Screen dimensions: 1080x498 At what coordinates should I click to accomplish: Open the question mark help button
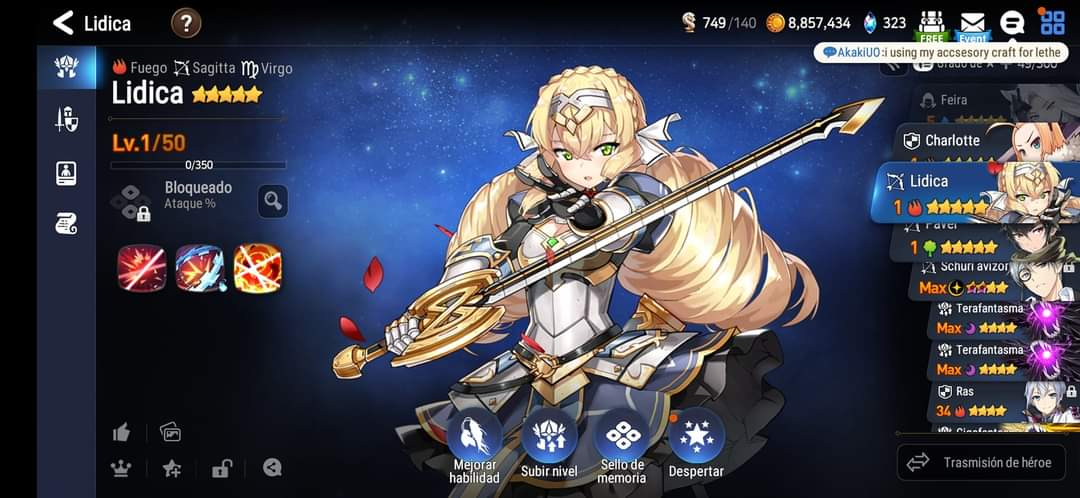[186, 22]
